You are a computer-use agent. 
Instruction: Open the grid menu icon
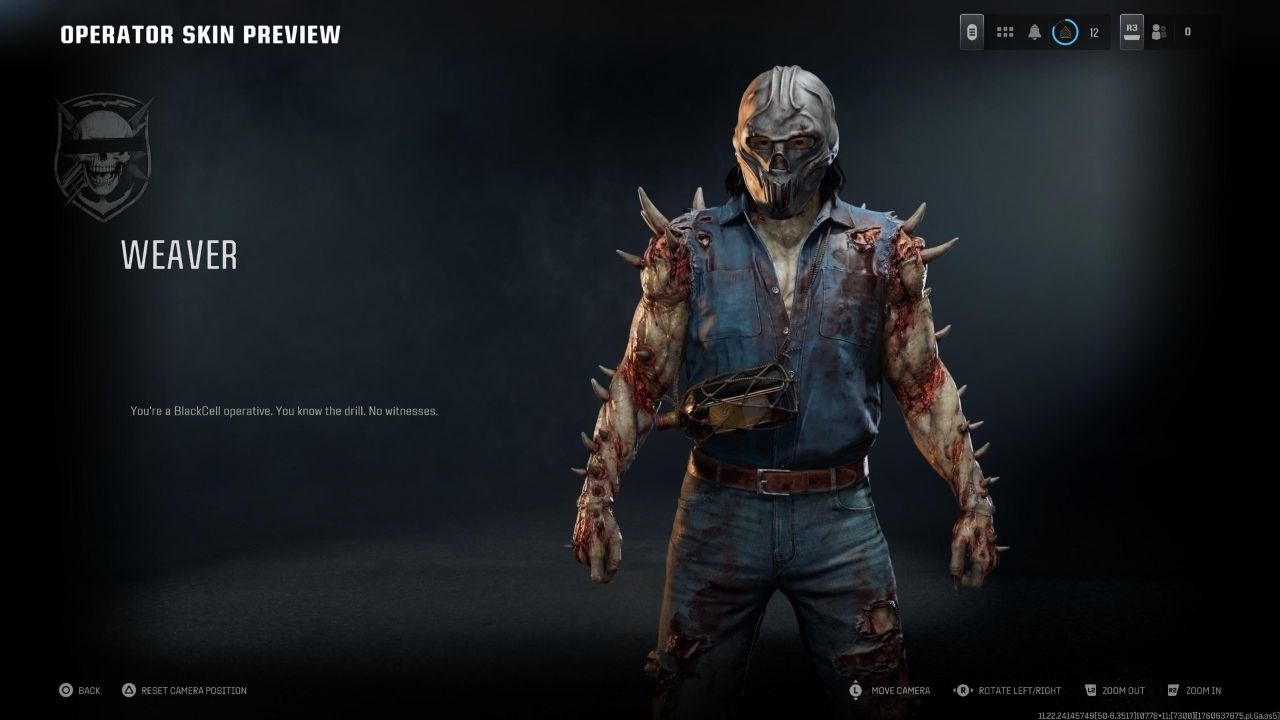[1005, 32]
